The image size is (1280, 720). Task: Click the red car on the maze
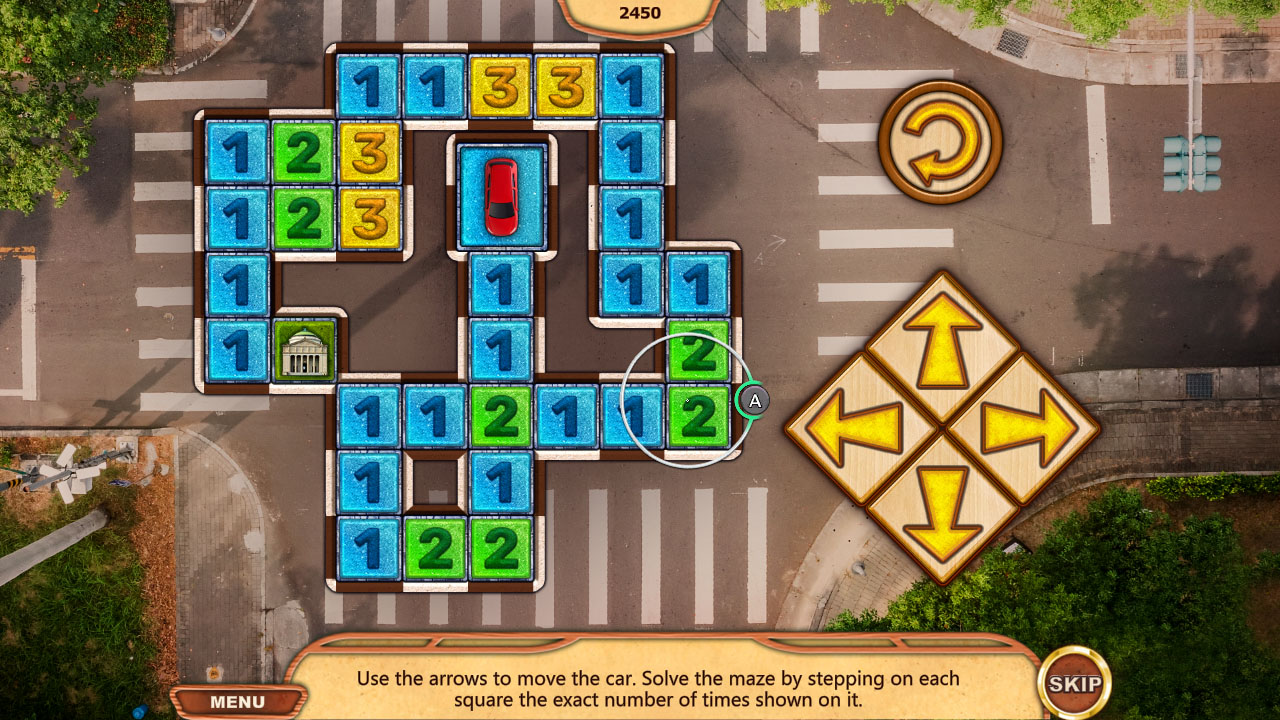(500, 197)
